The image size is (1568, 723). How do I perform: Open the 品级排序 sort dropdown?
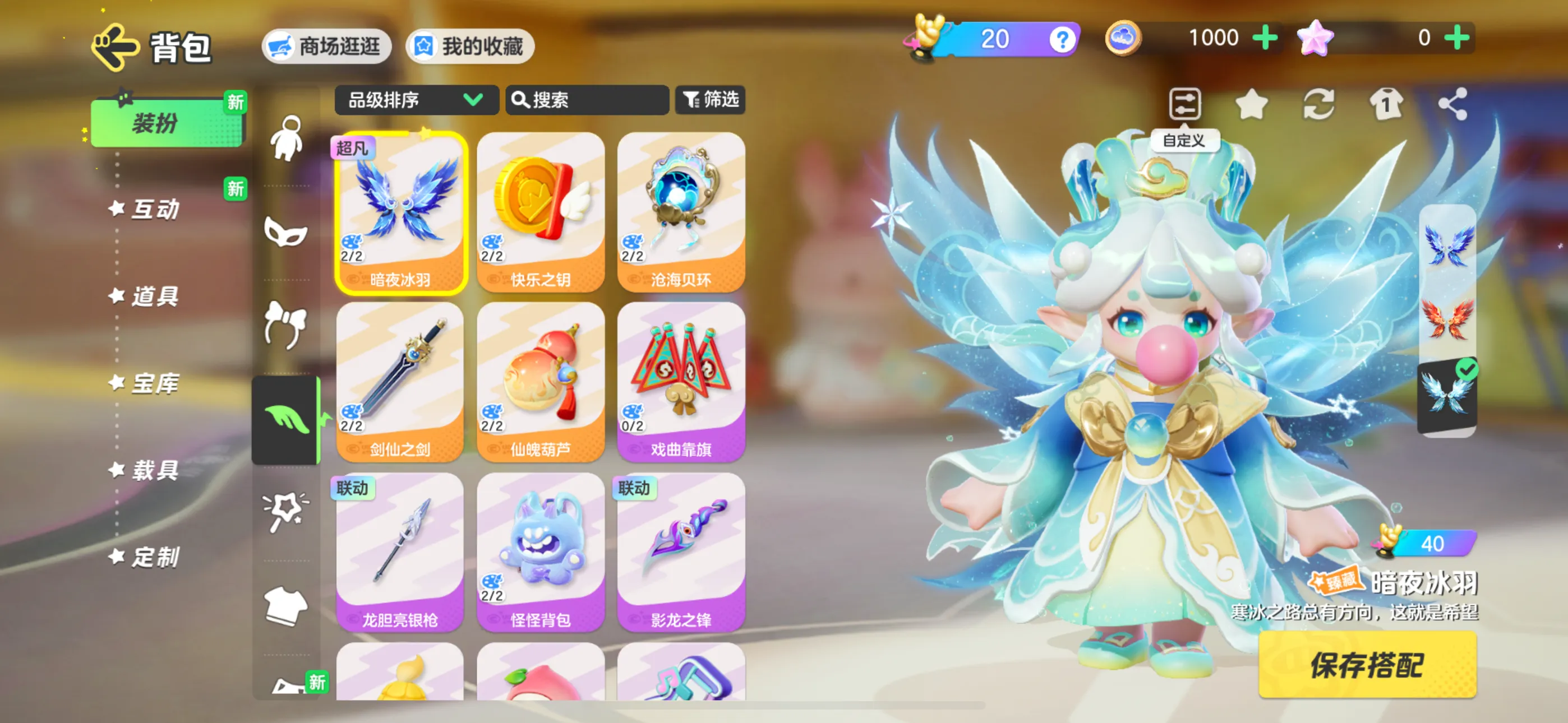pyautogui.click(x=416, y=100)
